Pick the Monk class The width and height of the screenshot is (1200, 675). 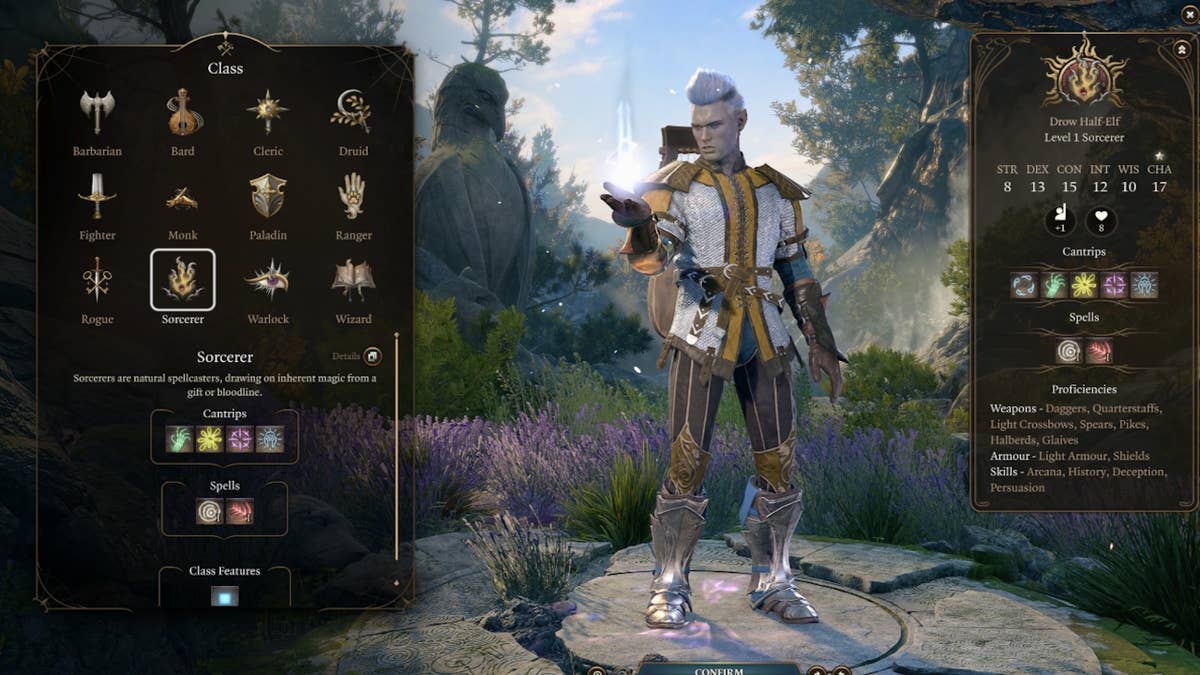[x=182, y=199]
